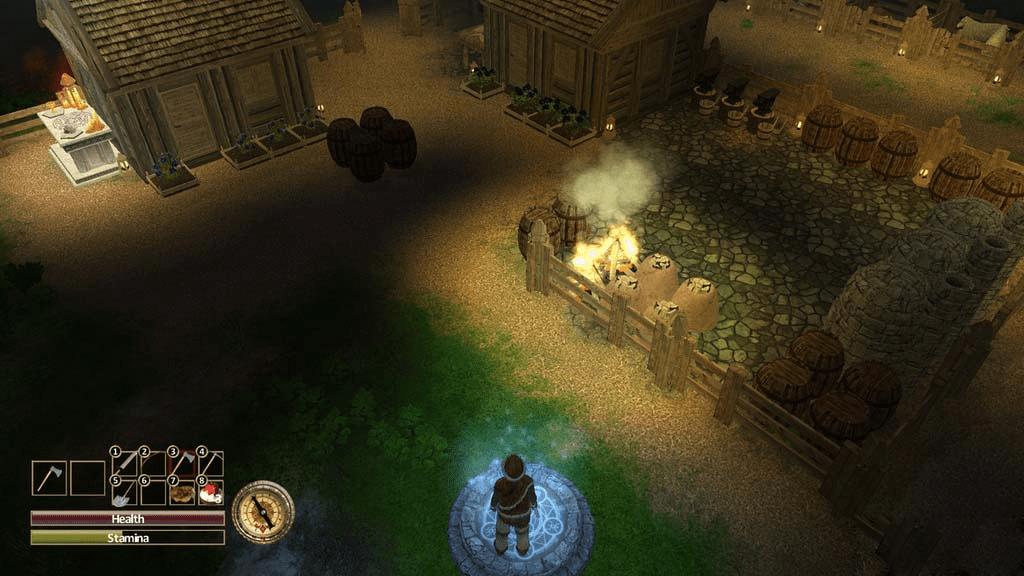Image resolution: width=1024 pixels, height=576 pixels.
Task: Pick the shovel in hotbar slot 5
Action: (x=125, y=492)
